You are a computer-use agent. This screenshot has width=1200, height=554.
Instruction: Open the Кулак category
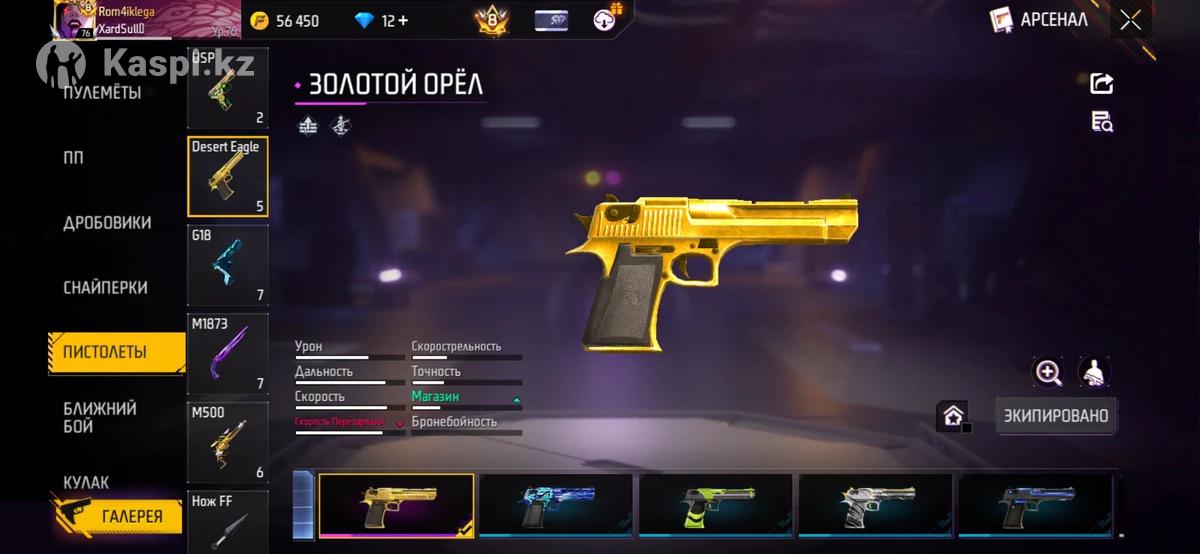pos(86,482)
